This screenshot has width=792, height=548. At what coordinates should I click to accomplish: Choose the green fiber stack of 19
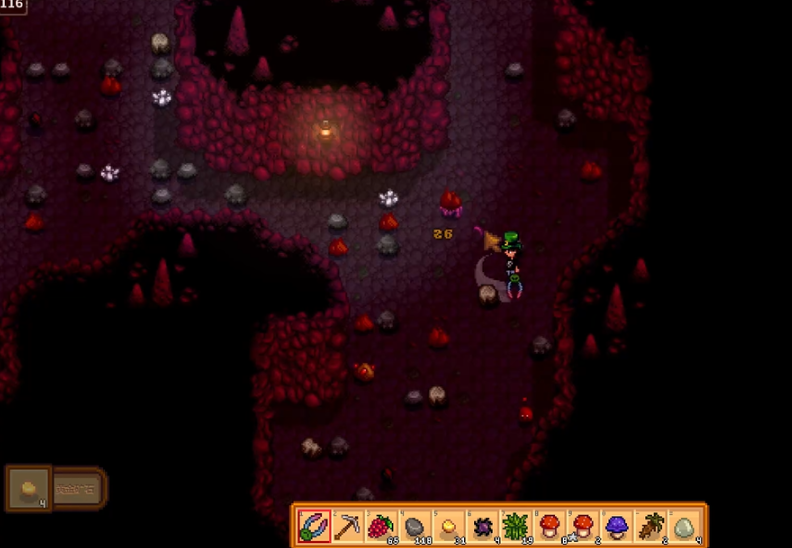pos(516,525)
